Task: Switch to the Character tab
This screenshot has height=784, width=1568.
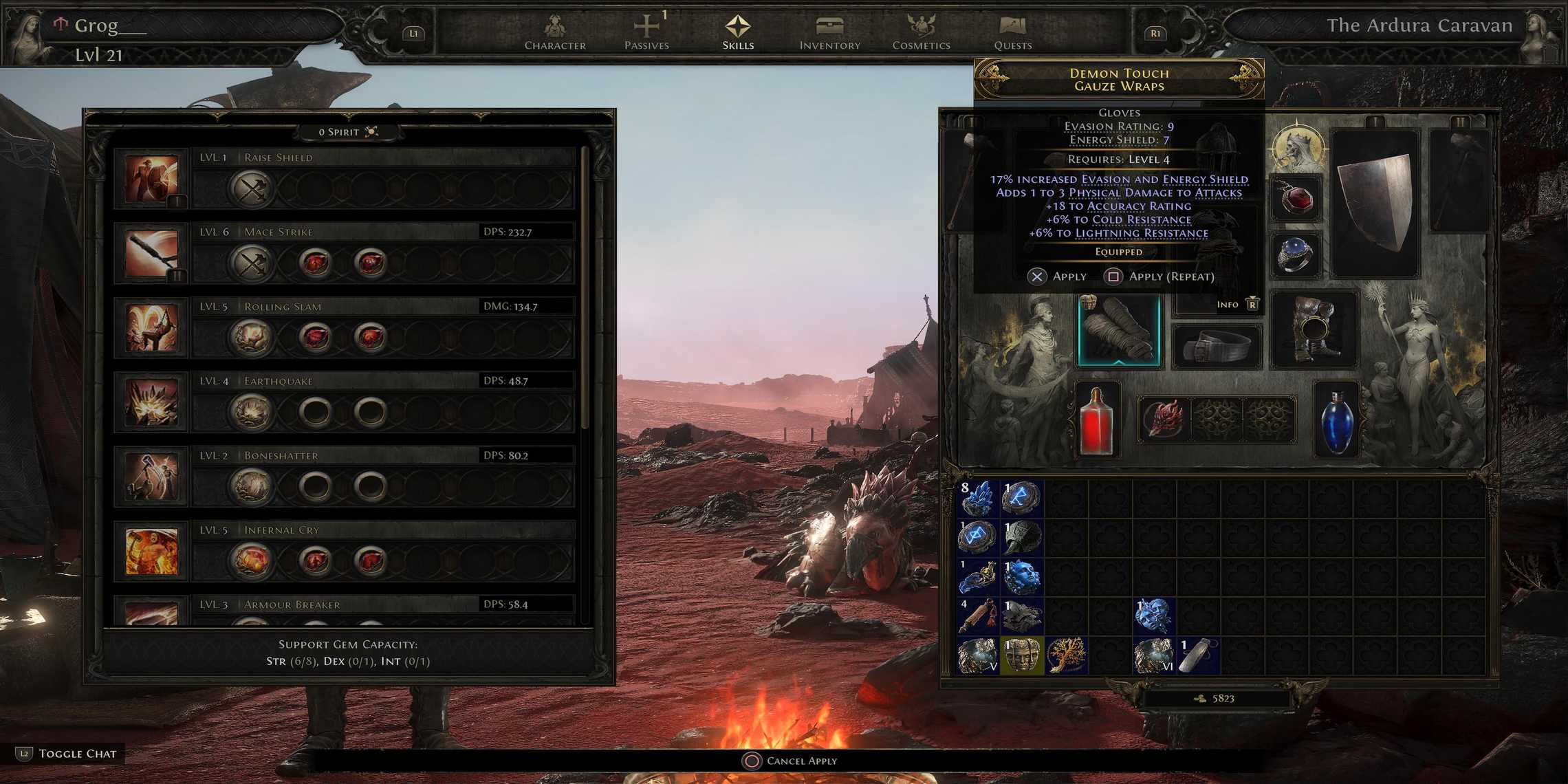Action: point(554,28)
